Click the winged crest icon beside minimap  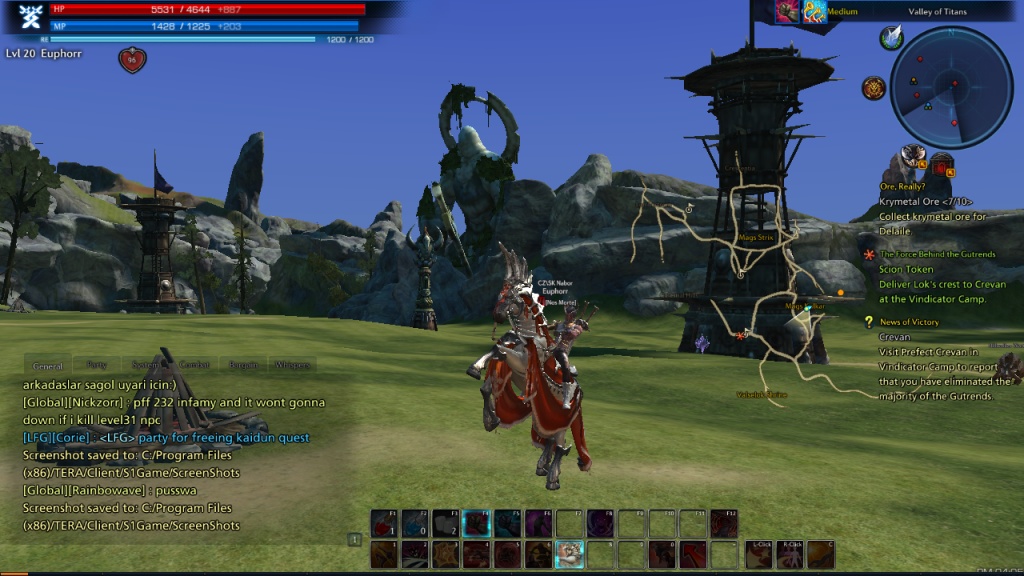click(891, 38)
